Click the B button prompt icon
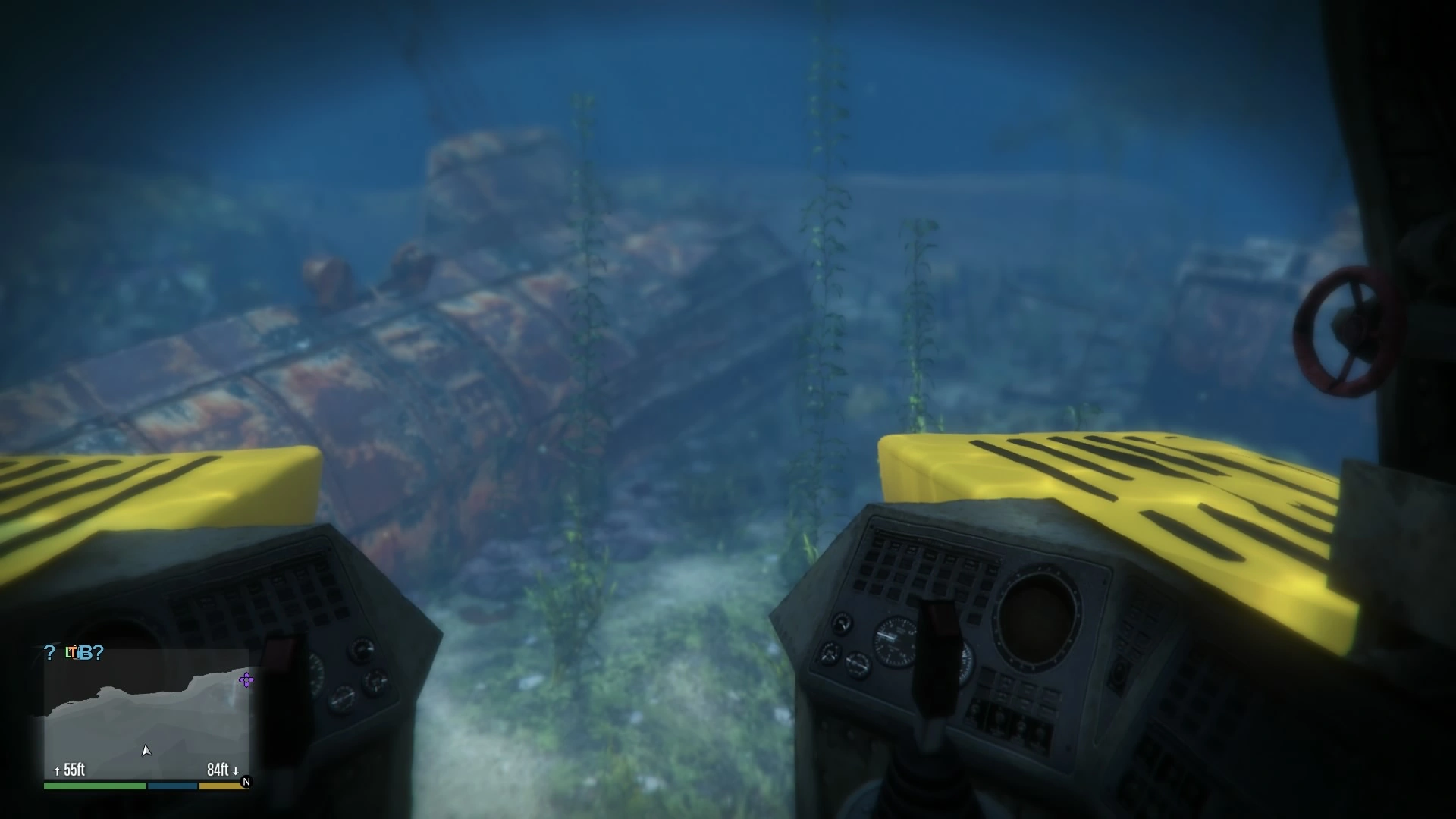The width and height of the screenshot is (1456, 819). 87,653
